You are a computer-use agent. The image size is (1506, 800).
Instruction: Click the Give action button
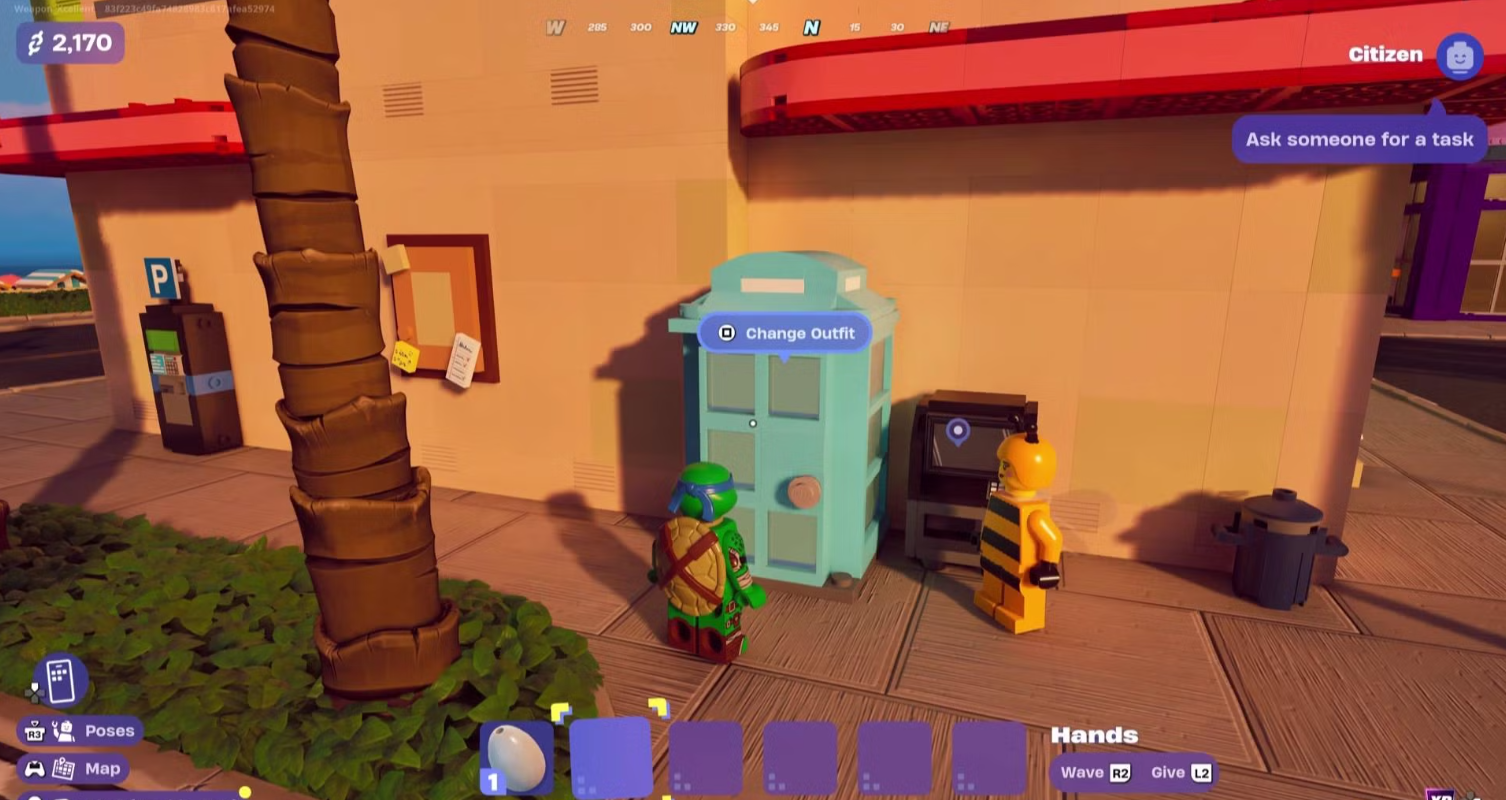coord(1167,772)
